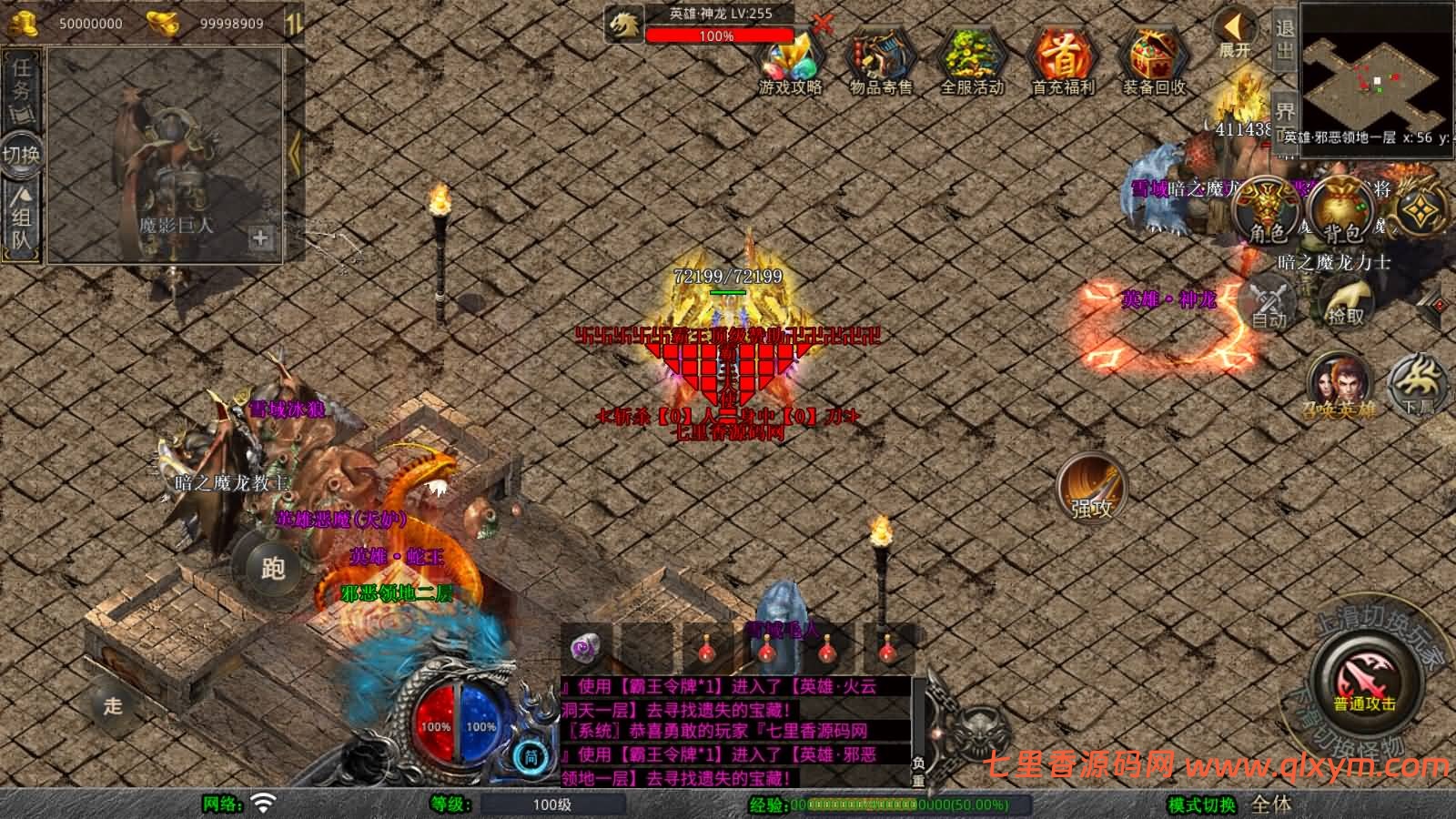
Task: Open the 背包 backpack inventory
Action: pos(1341,211)
